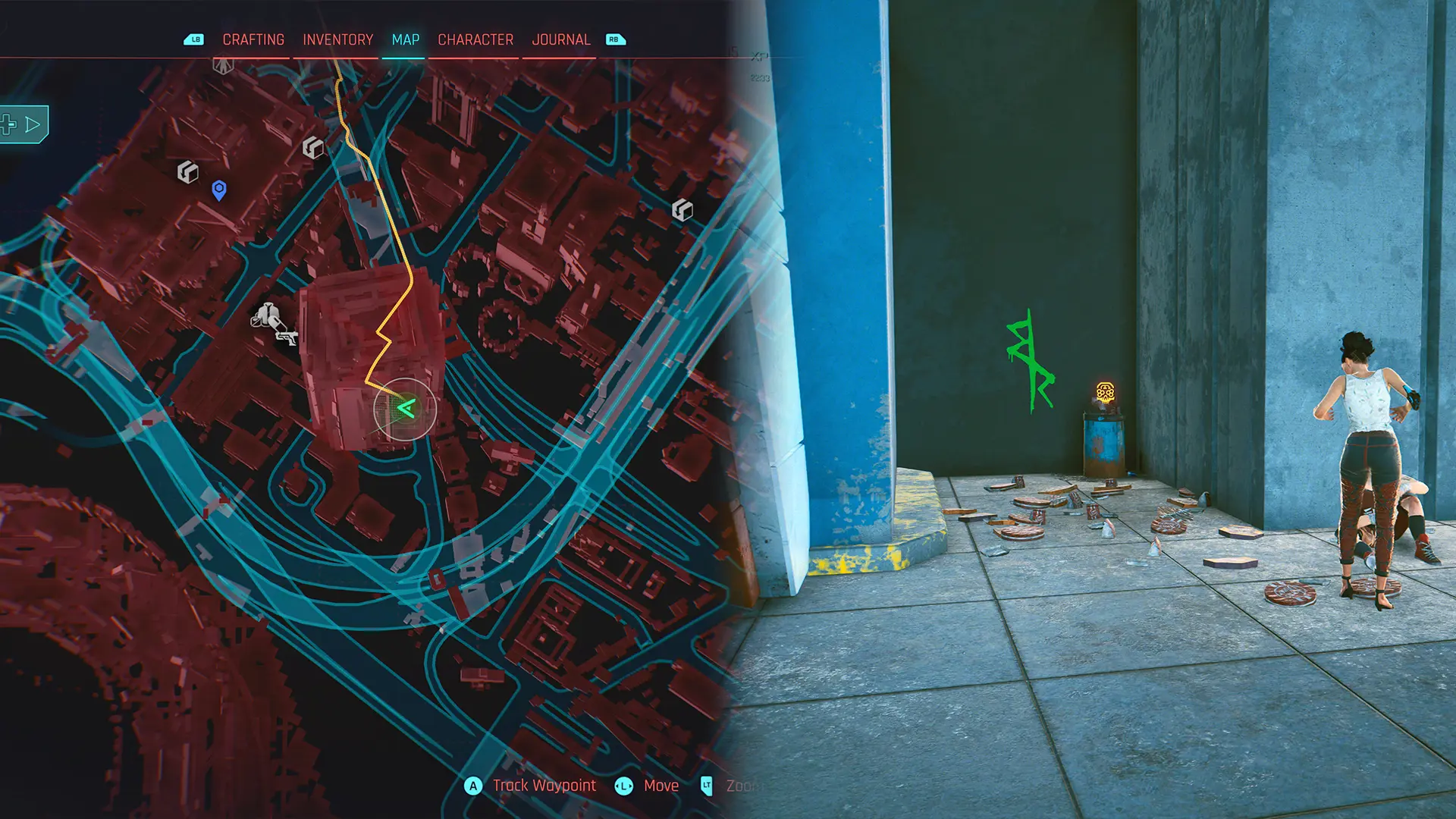Expand the map filter panel arrow
Image resolution: width=1456 pixels, height=819 pixels.
[32, 124]
